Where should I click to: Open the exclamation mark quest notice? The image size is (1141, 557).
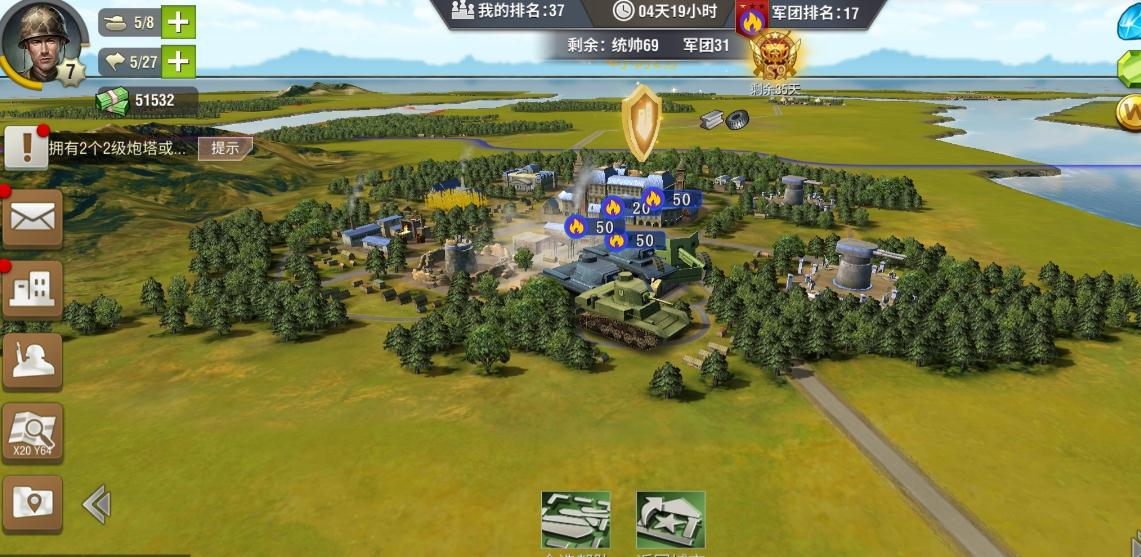[26, 148]
